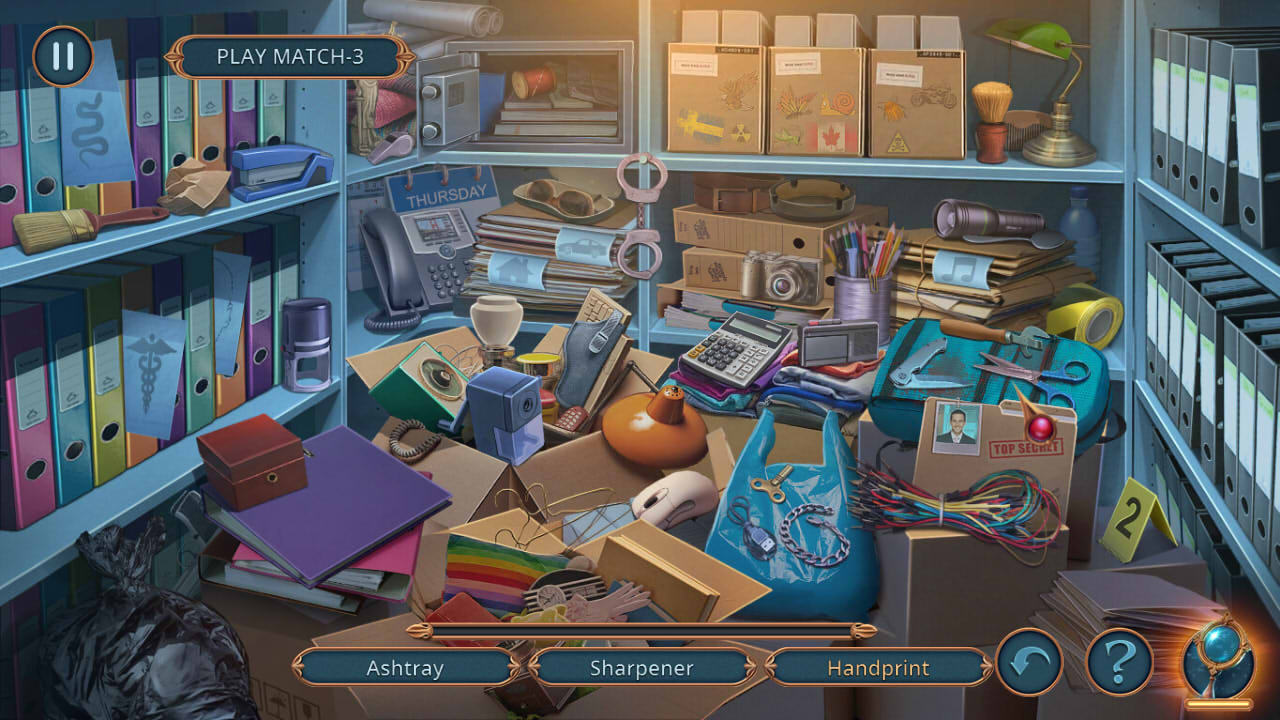Click the highlighted Handprint word
Viewport: 1280px width, 720px height.
[880, 668]
